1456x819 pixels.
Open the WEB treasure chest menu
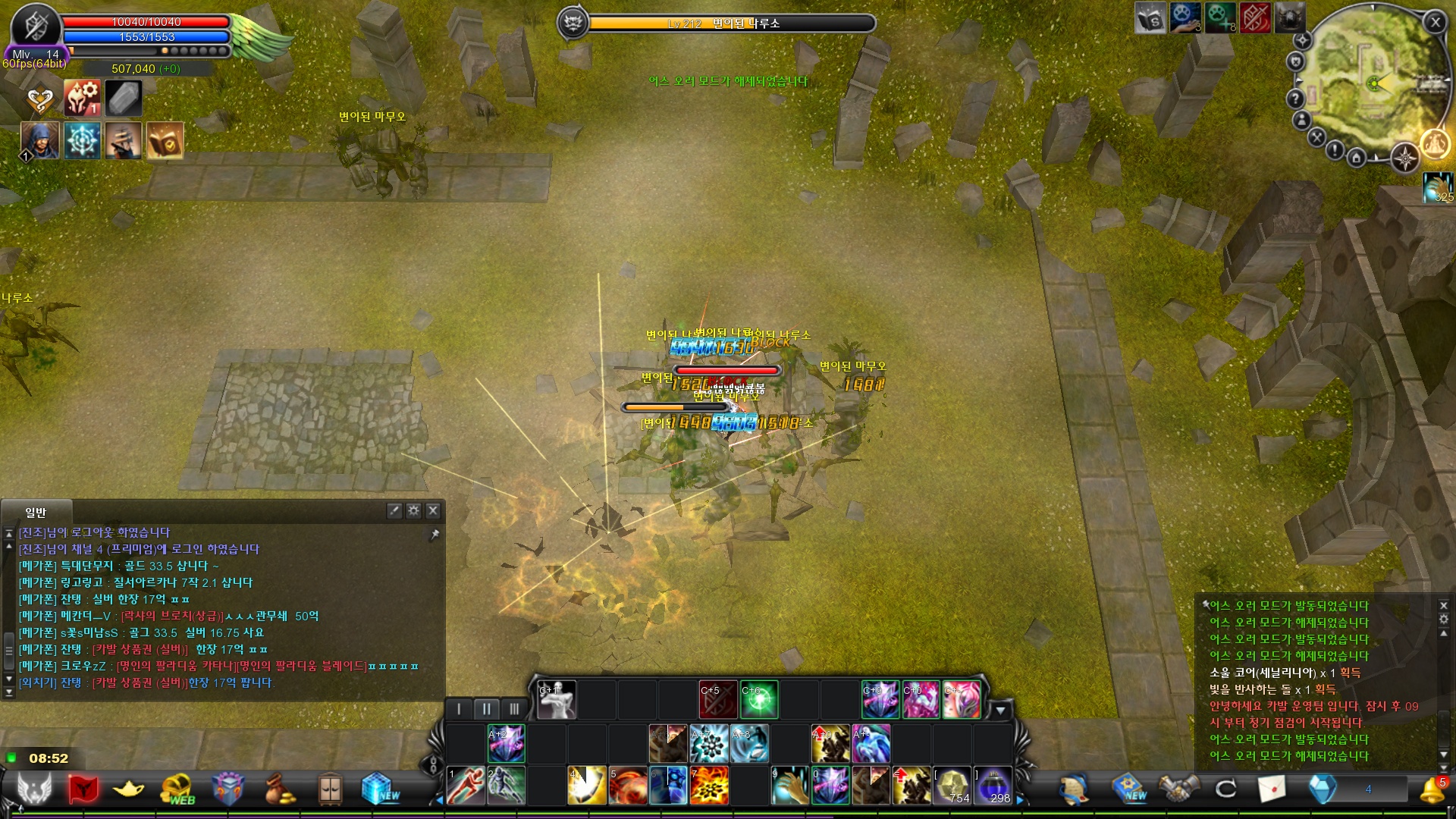tap(177, 789)
